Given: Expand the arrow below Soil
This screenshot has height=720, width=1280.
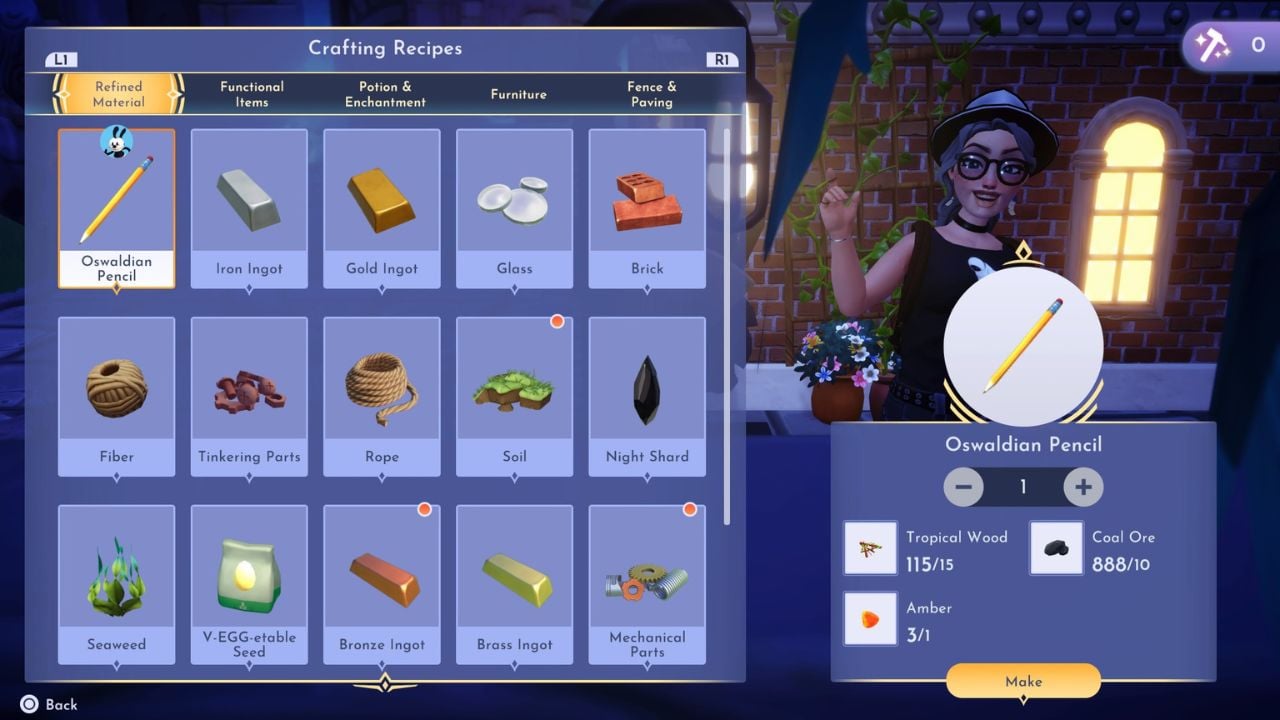Looking at the screenshot, I should [x=514, y=477].
